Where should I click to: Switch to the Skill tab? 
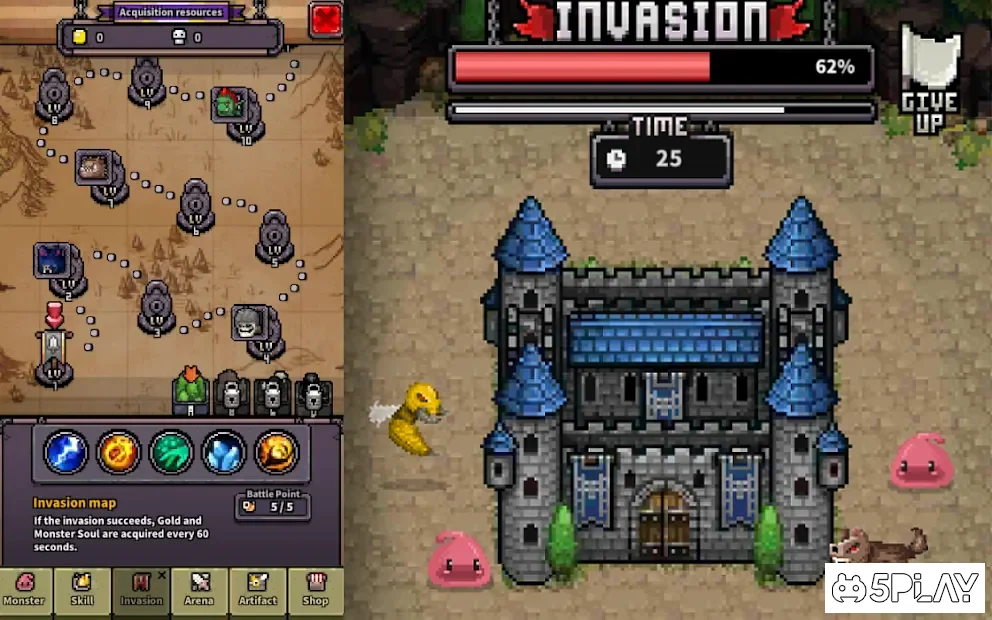(x=82, y=590)
